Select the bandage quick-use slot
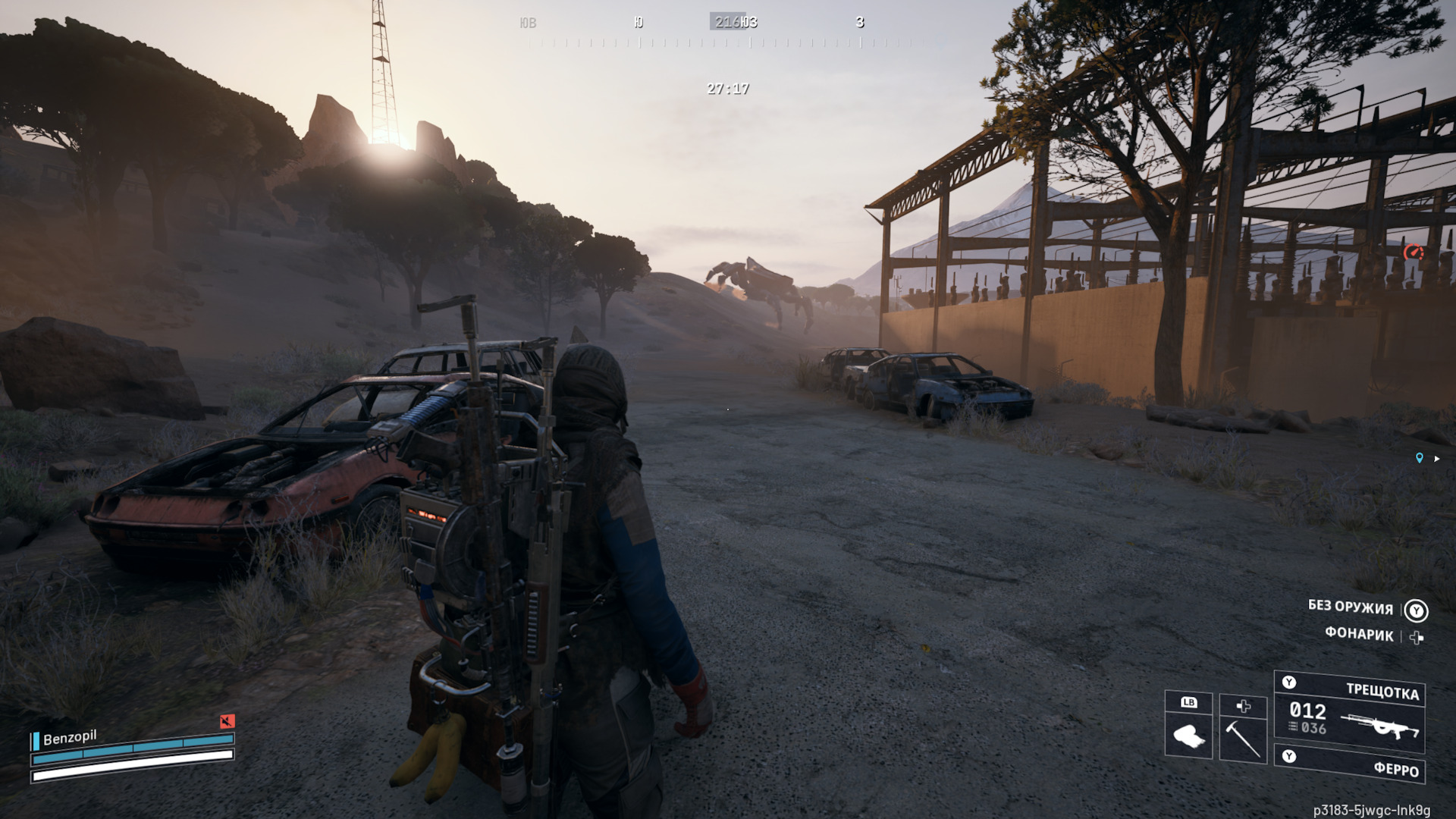Image resolution: width=1456 pixels, height=819 pixels. (x=1188, y=727)
